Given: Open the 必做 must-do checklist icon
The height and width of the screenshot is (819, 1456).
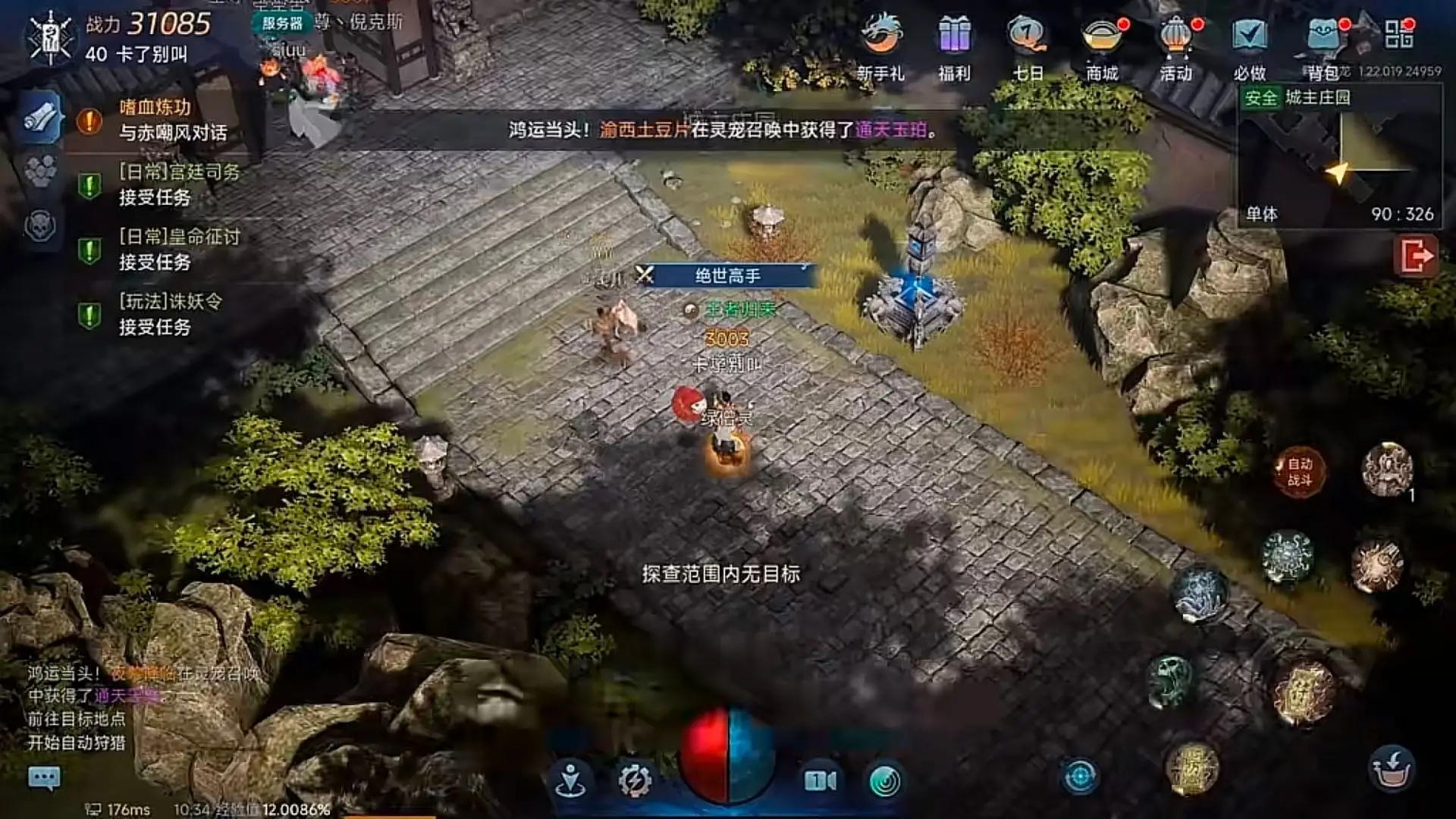Looking at the screenshot, I should tap(1248, 42).
